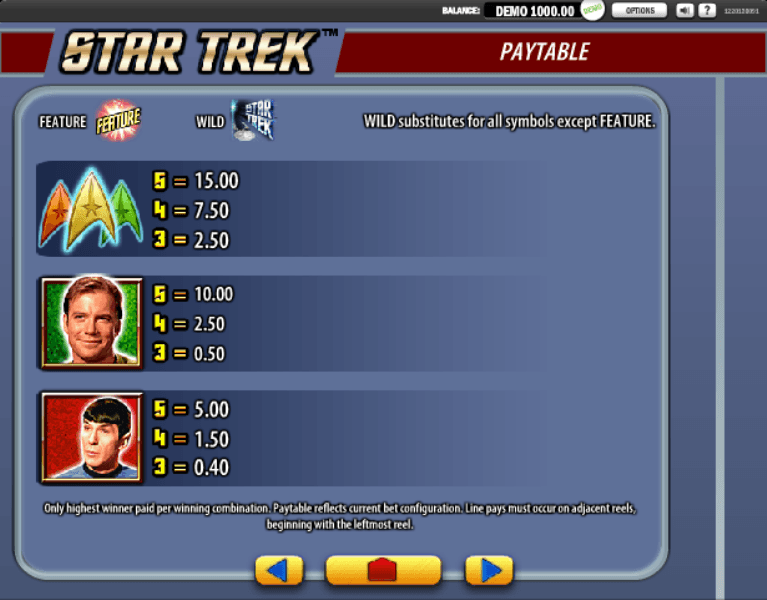Go to the previous paytable page
767x600 pixels.
(x=279, y=570)
